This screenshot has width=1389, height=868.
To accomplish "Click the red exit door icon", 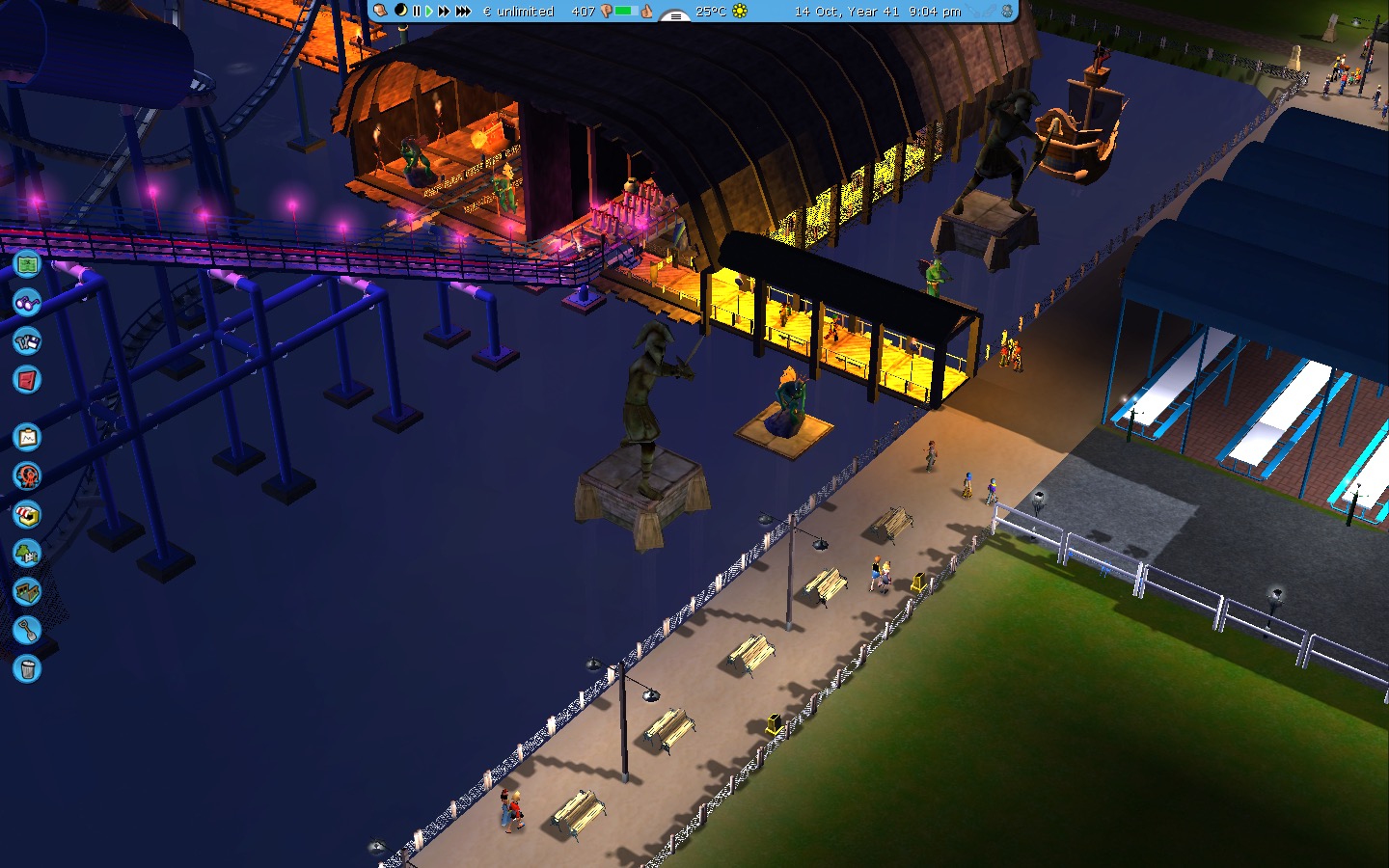I will click(x=27, y=379).
